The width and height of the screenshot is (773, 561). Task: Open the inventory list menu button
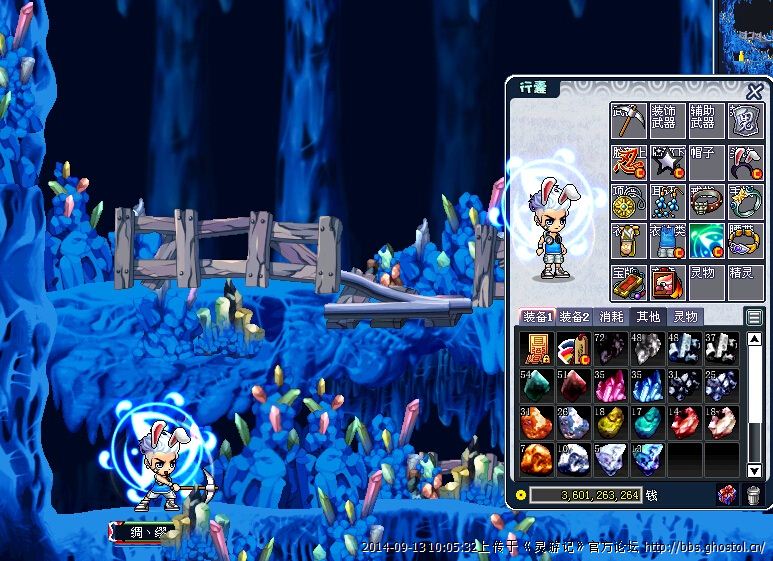click(754, 317)
